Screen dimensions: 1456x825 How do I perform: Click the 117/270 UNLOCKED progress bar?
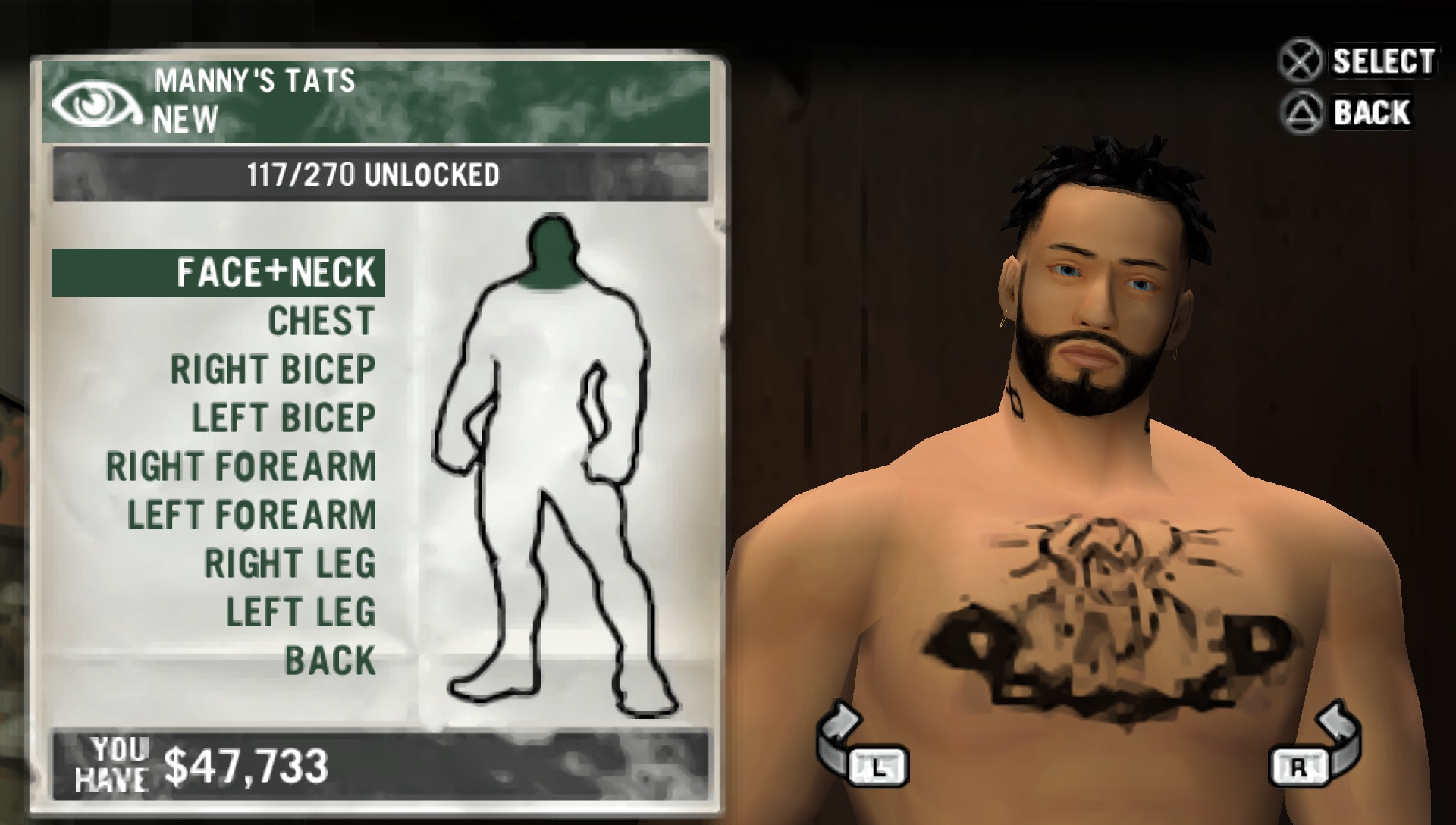pyautogui.click(x=372, y=173)
